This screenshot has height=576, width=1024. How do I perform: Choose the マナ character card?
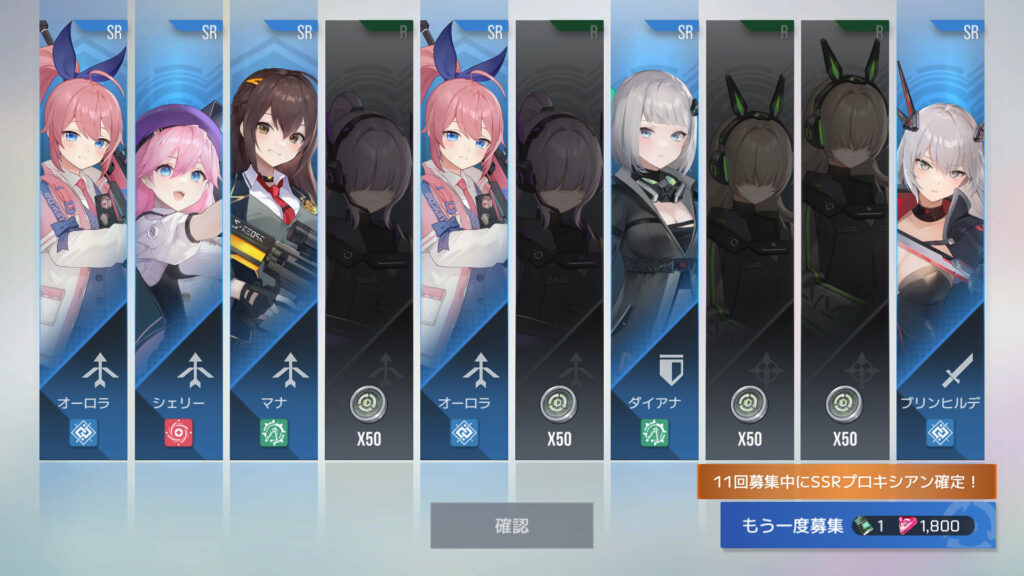[x=274, y=240]
